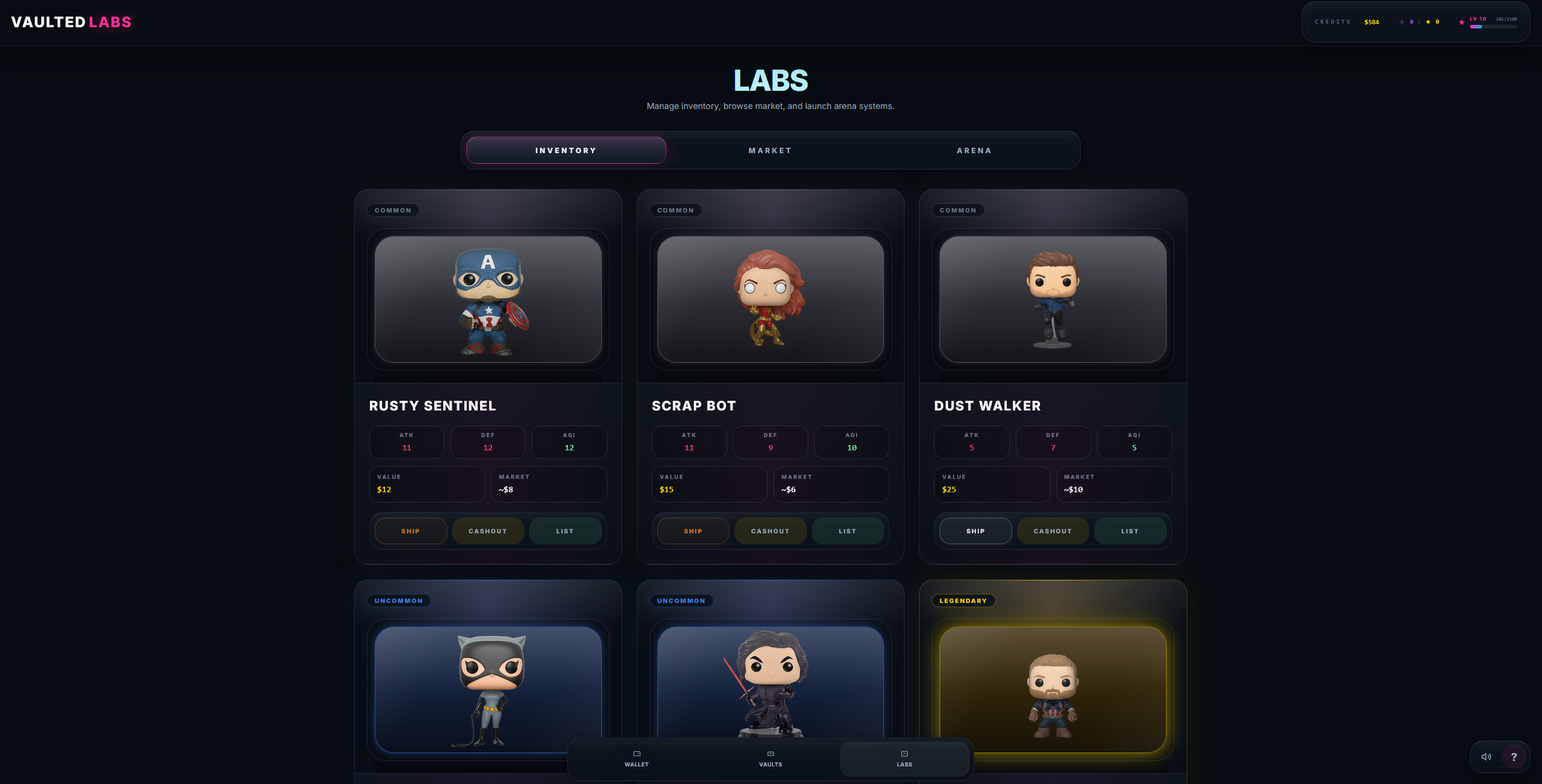The width and height of the screenshot is (1542, 784).
Task: Open the Vaults section from bottom navigation
Action: coord(770,759)
